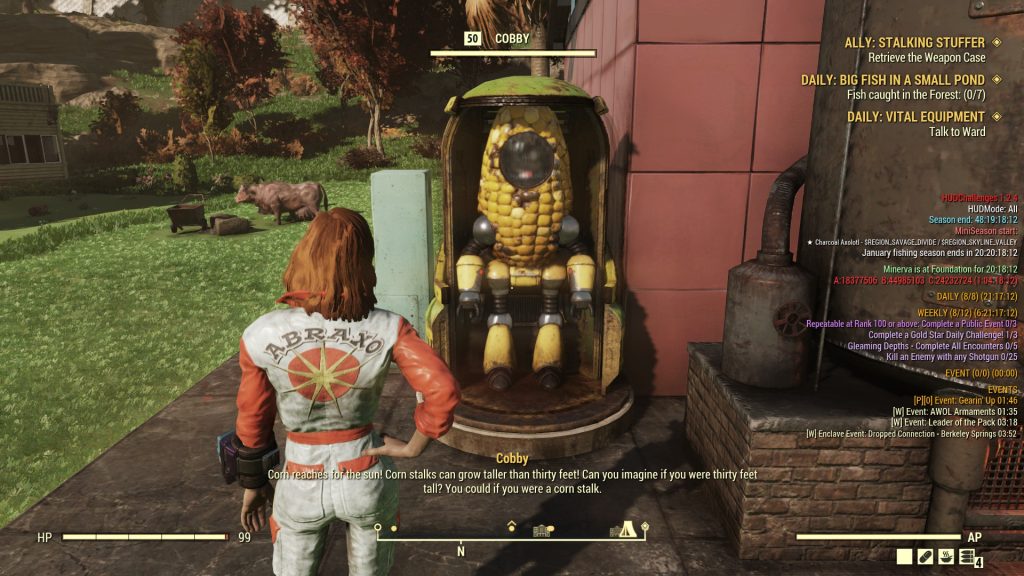Select the Dropped Connection enclave event entry
1024x576 pixels.
point(911,434)
